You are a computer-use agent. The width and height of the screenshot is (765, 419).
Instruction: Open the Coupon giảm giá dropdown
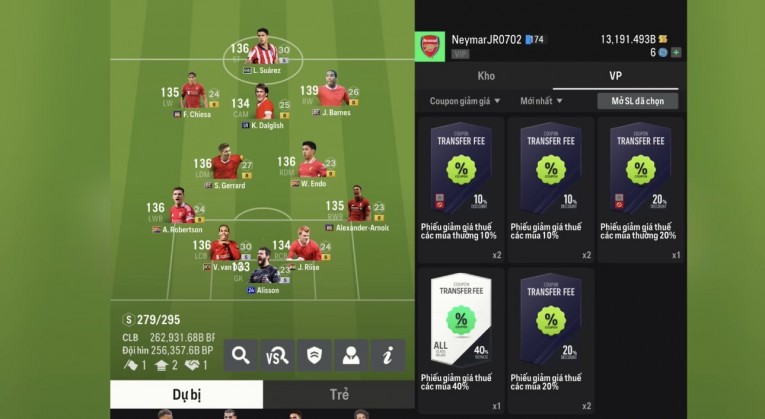(x=465, y=101)
